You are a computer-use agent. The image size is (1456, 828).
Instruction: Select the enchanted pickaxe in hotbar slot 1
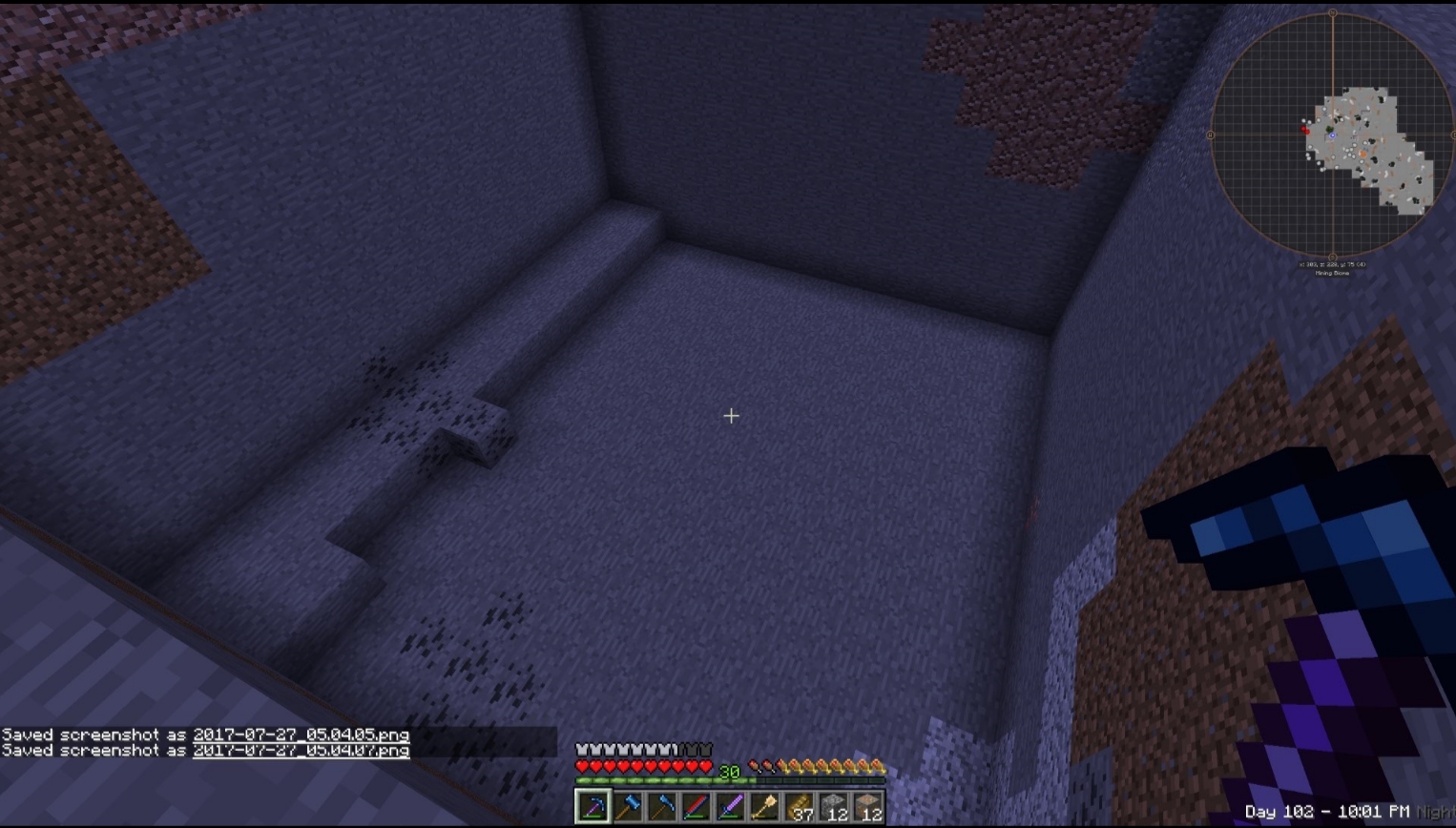[x=594, y=807]
